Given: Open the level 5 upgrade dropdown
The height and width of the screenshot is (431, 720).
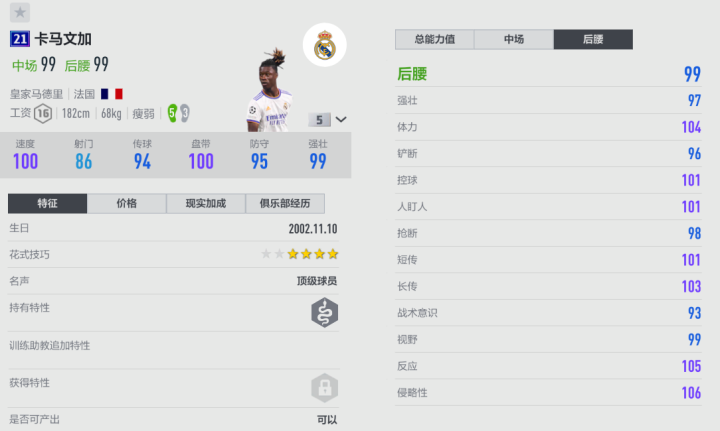Looking at the screenshot, I should click(x=329, y=120).
